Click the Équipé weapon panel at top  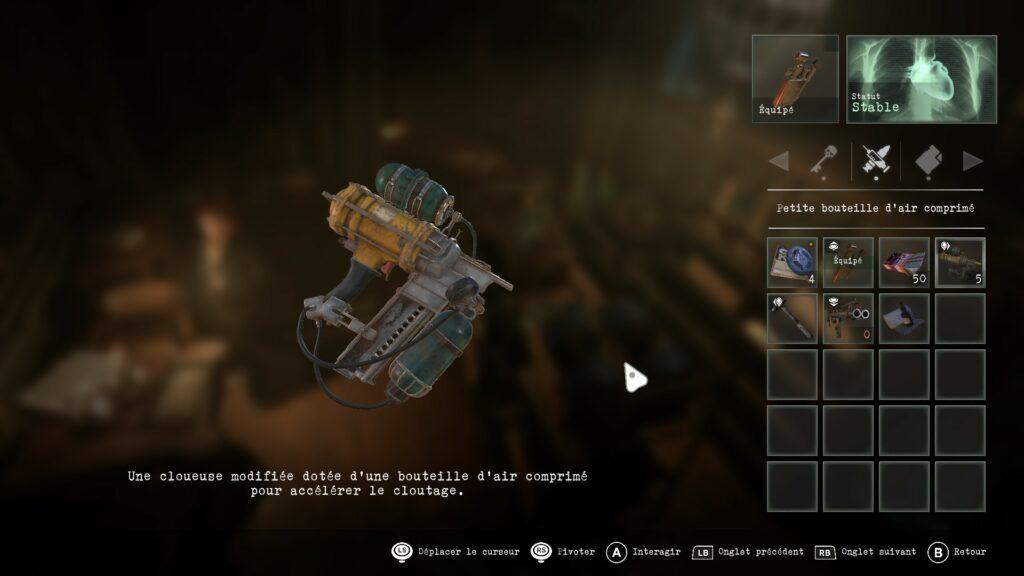tap(795, 79)
